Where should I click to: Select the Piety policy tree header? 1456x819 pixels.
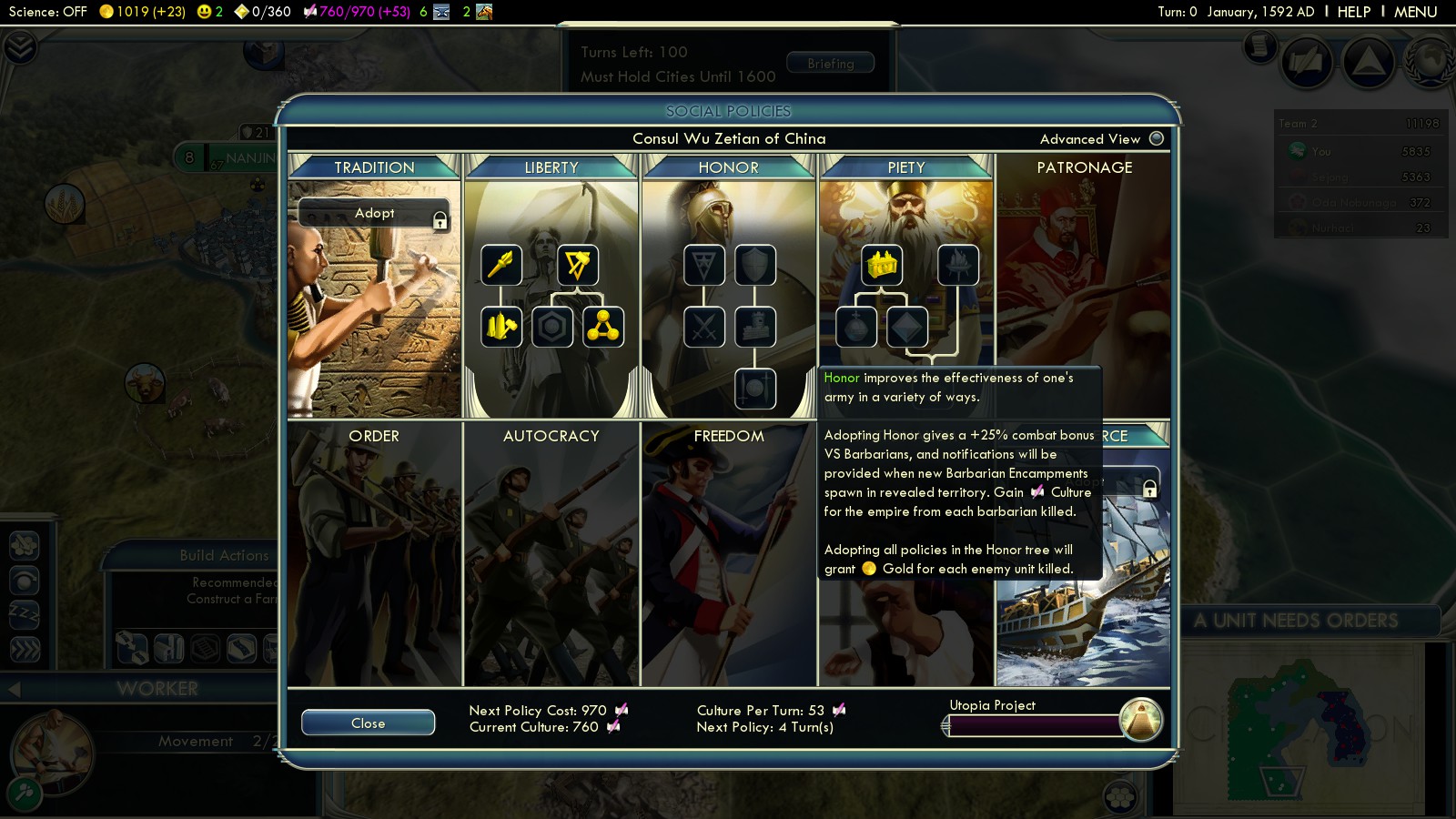pos(905,167)
